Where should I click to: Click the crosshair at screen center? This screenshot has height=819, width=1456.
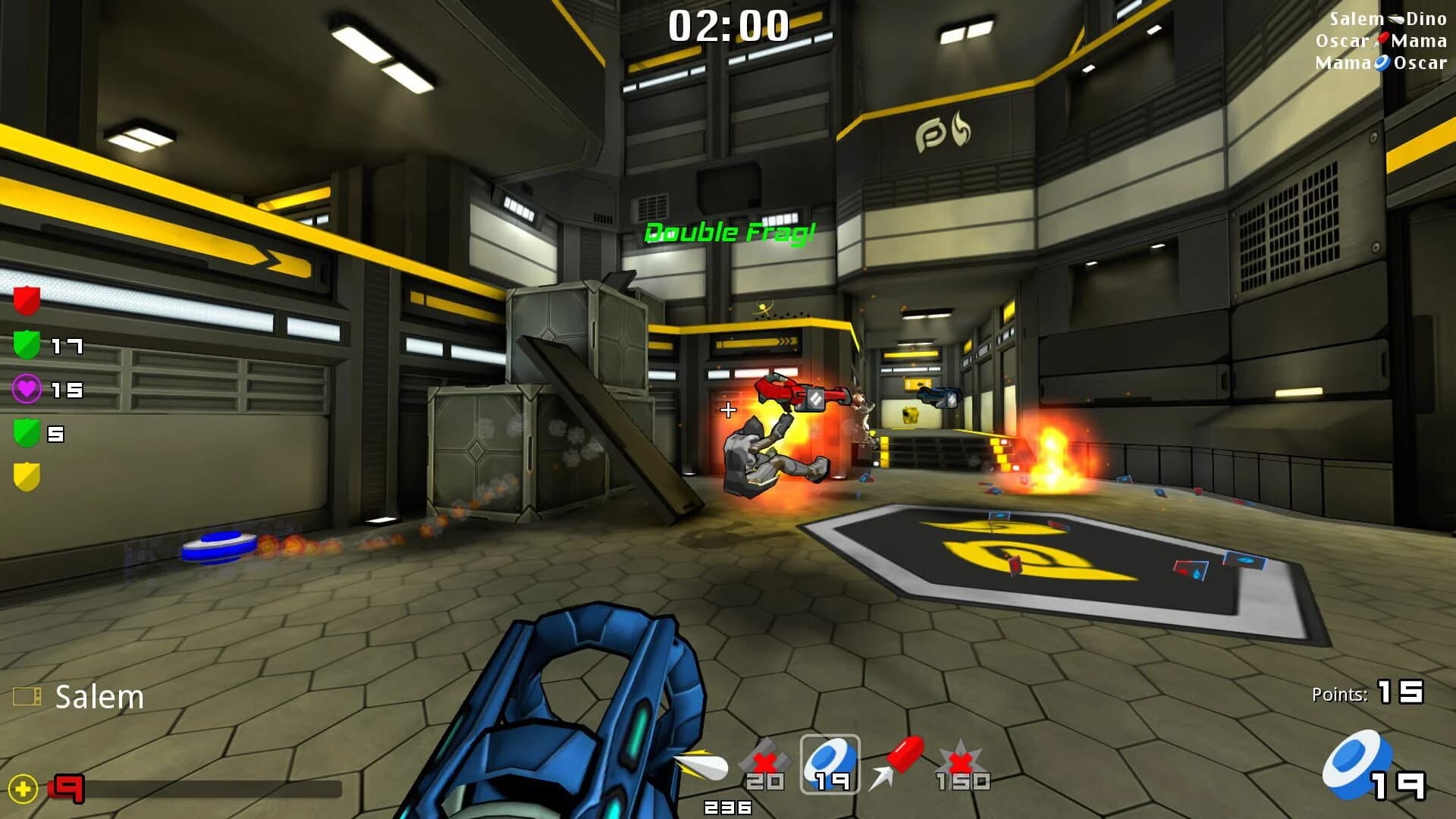pyautogui.click(x=726, y=409)
